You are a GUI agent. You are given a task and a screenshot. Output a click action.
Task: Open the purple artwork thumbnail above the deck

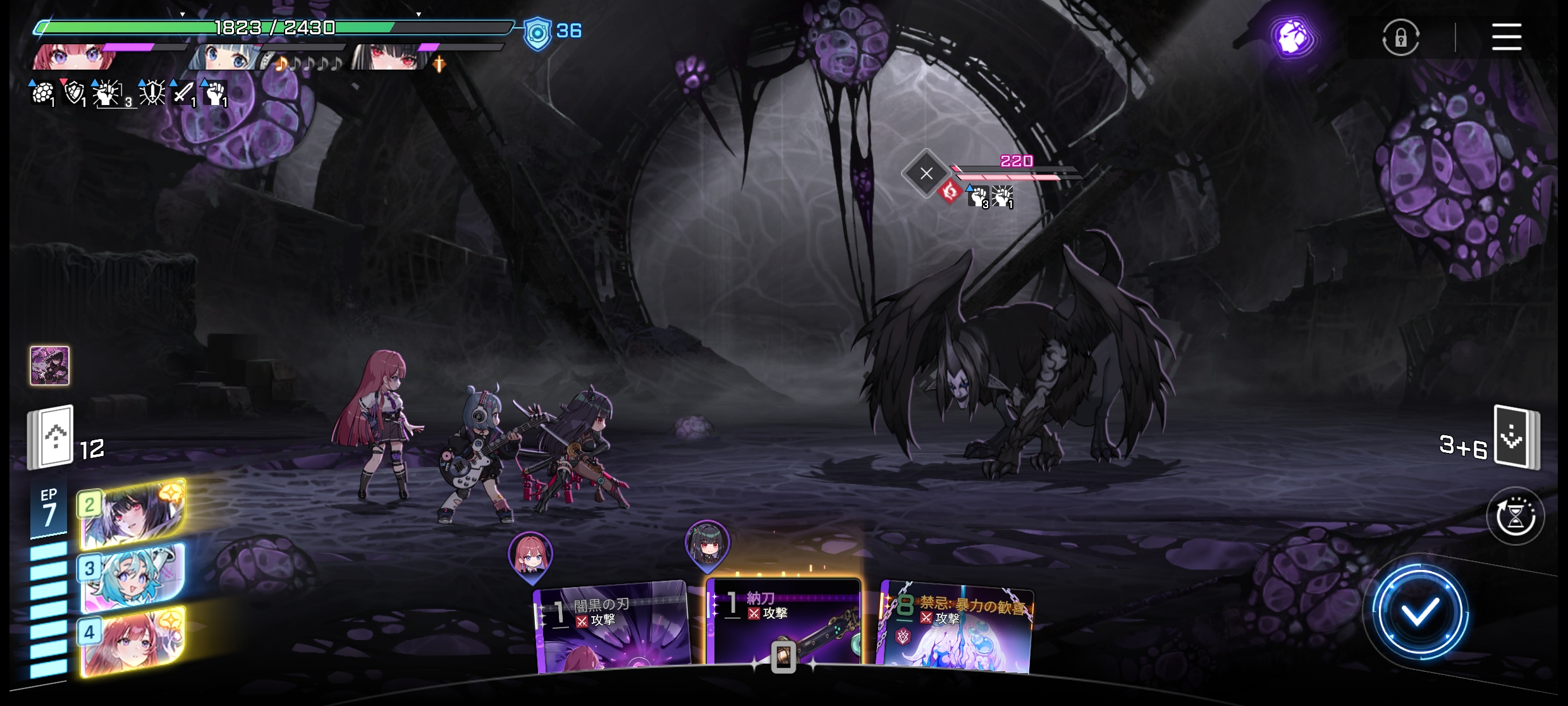(x=50, y=365)
